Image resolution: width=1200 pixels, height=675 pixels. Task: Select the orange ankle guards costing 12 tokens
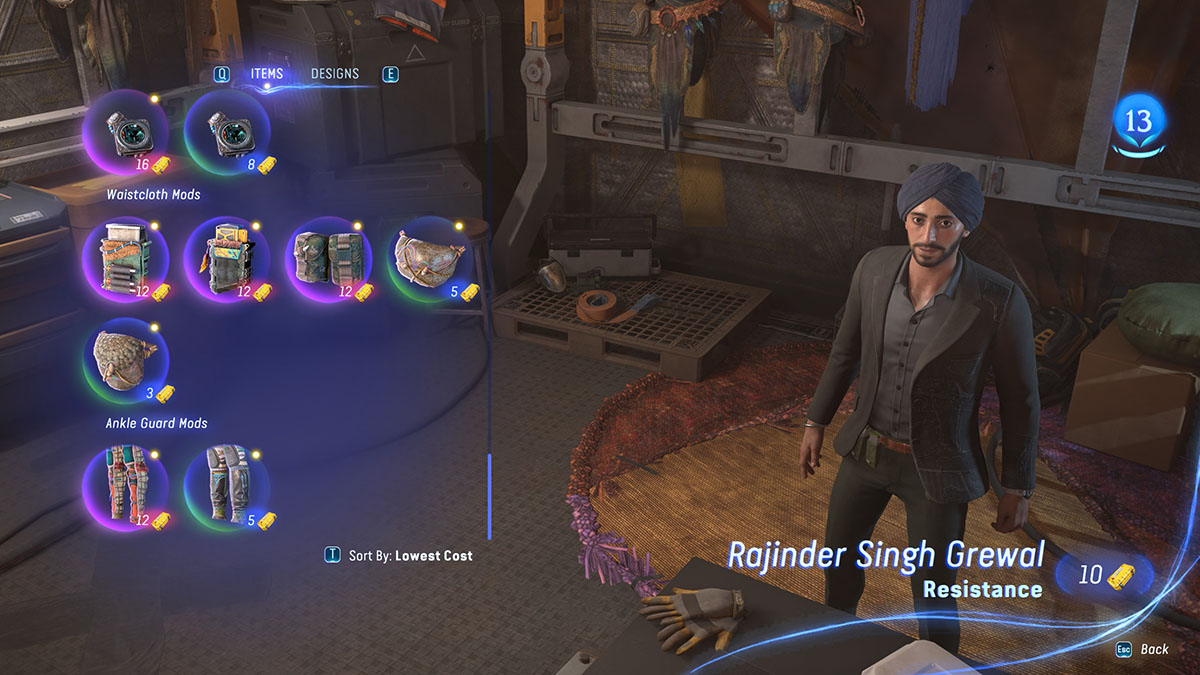click(125, 488)
